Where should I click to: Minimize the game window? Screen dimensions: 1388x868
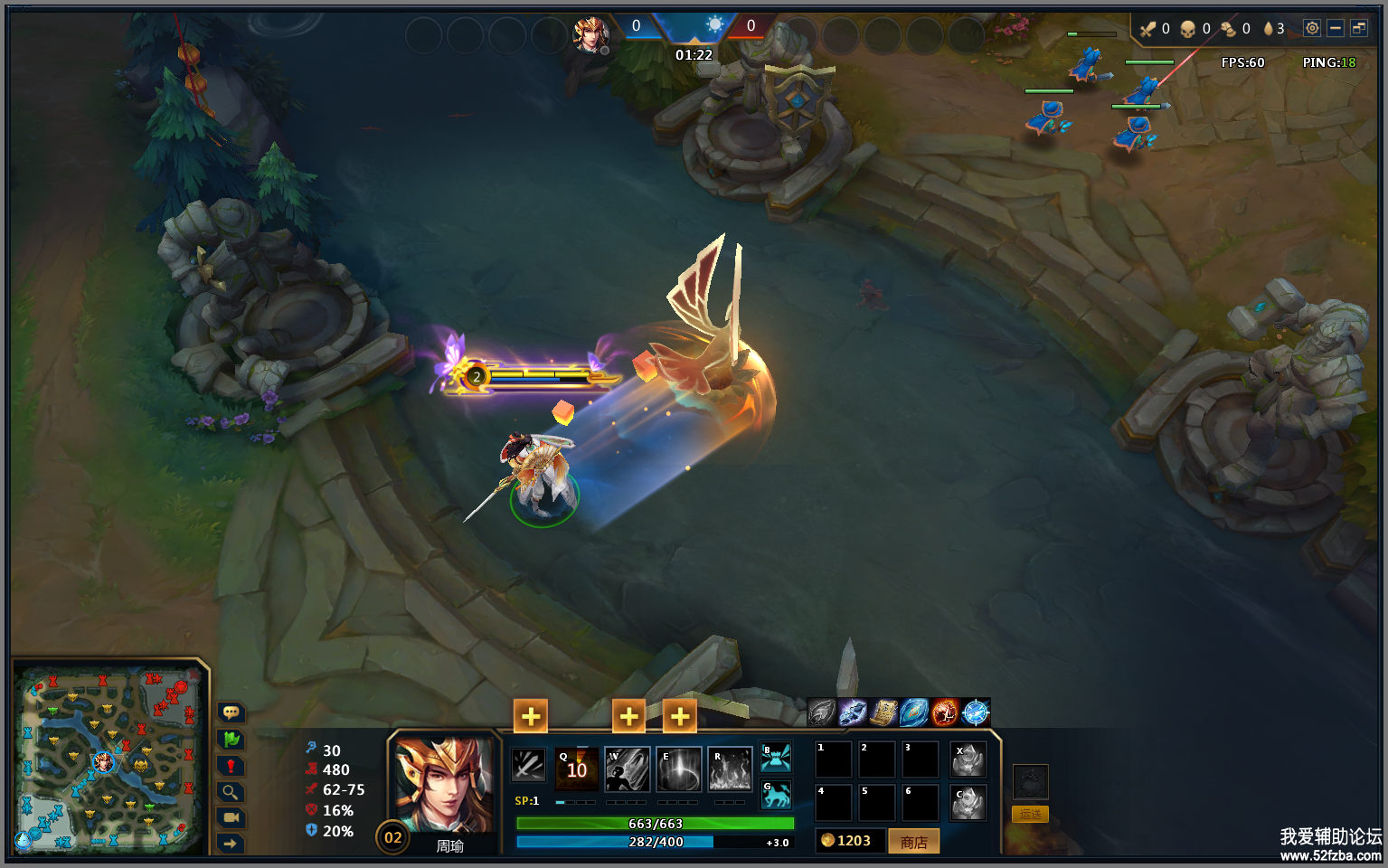click(x=1335, y=28)
